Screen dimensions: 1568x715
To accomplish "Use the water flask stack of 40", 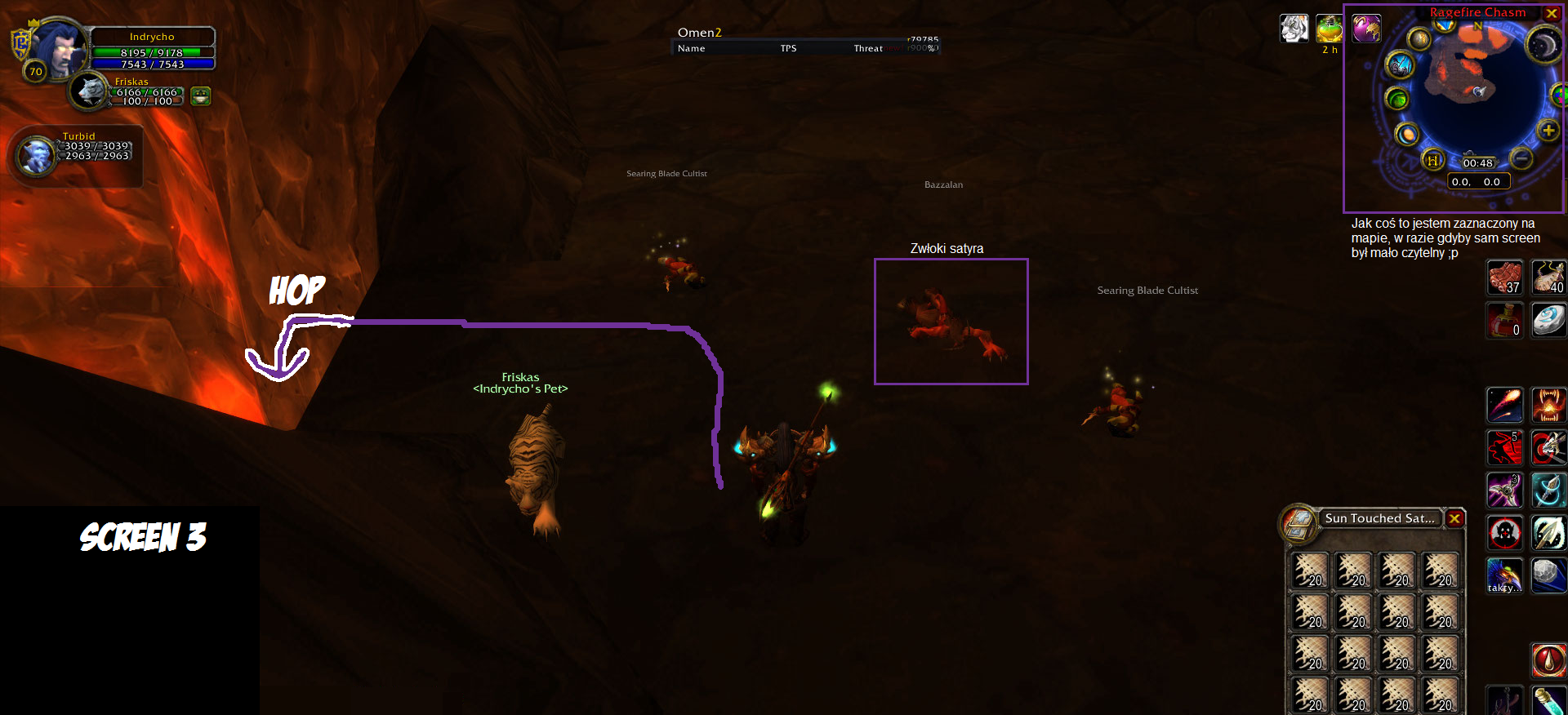I will (1548, 278).
